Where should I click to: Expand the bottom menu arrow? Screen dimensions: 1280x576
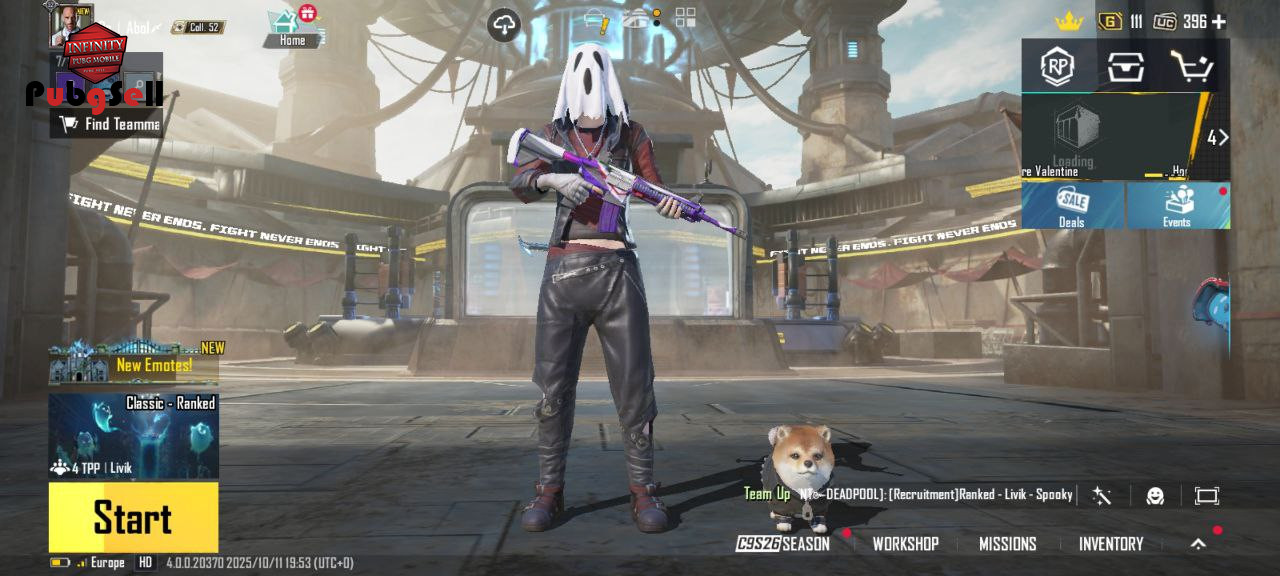pyautogui.click(x=1198, y=544)
